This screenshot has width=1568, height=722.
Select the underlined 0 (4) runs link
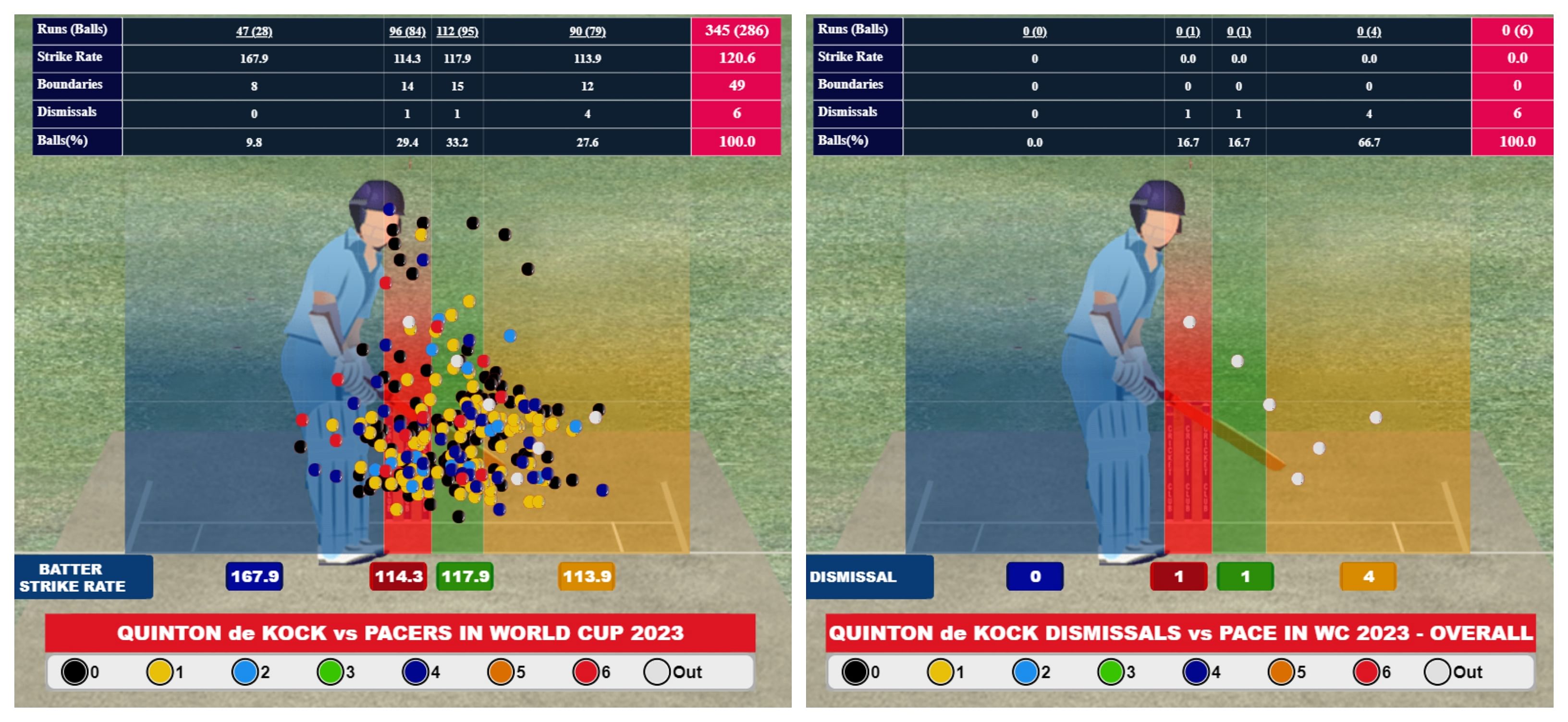pos(1368,31)
